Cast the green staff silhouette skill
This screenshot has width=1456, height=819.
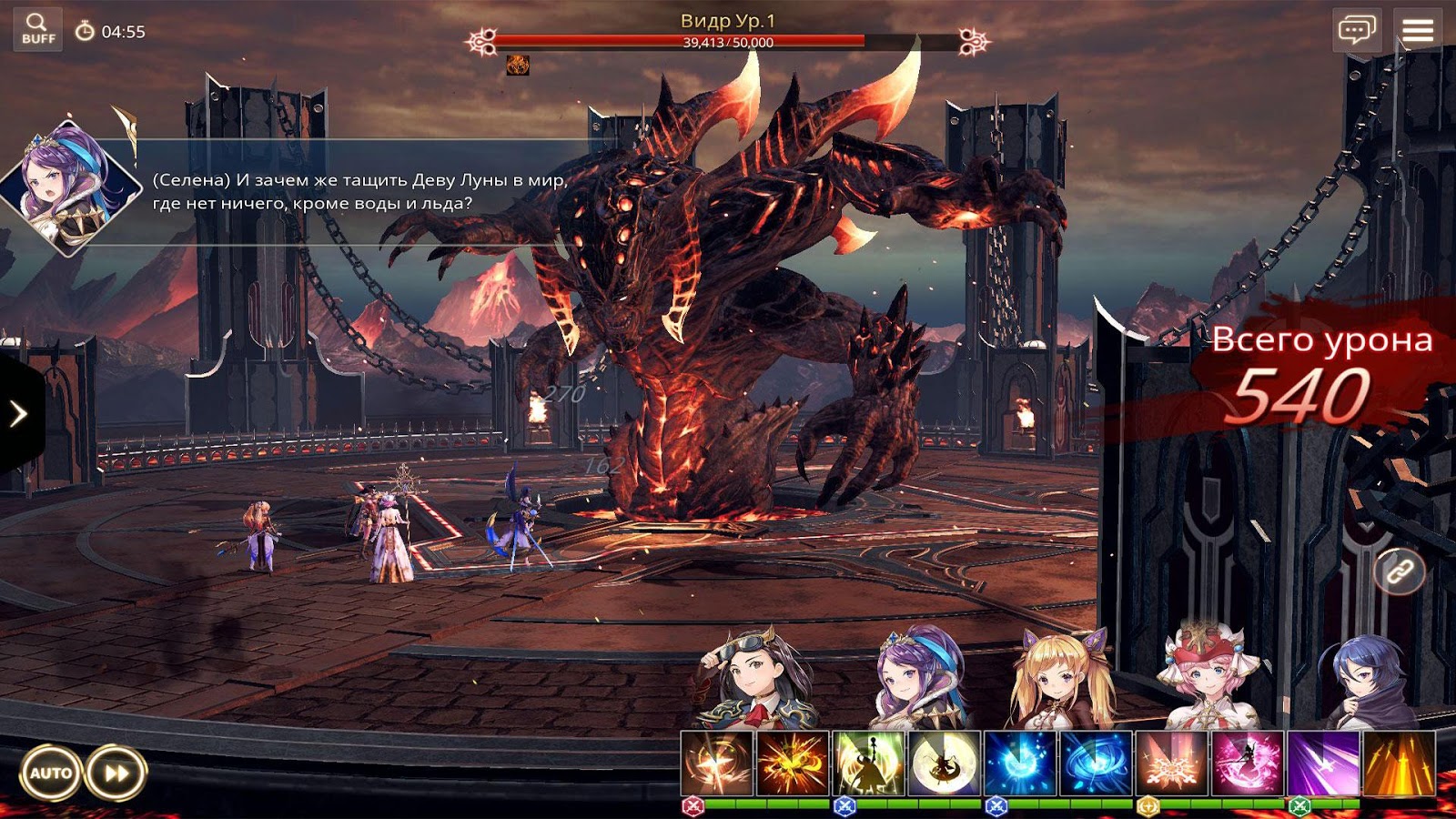click(868, 763)
